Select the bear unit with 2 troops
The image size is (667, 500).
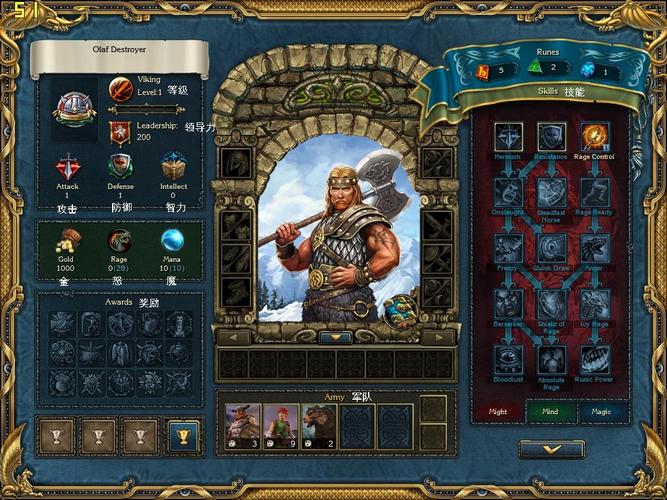click(319, 424)
